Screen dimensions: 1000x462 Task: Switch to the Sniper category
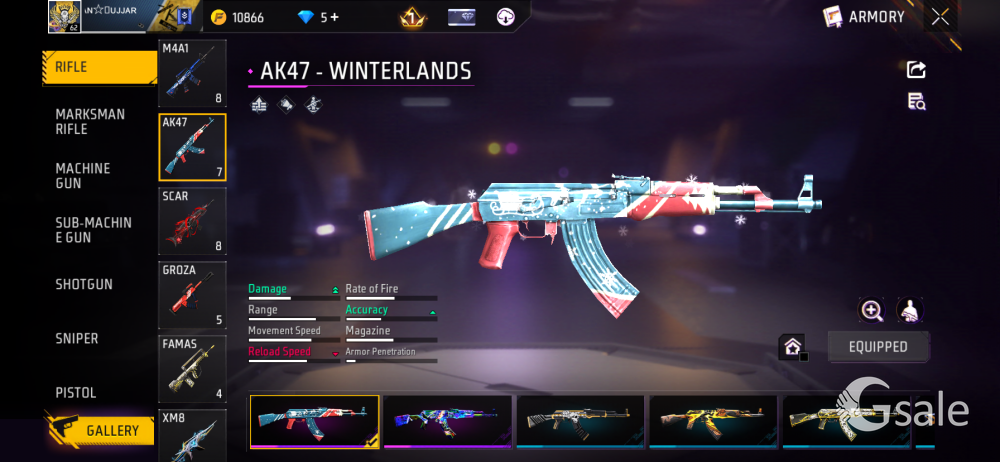[77, 338]
